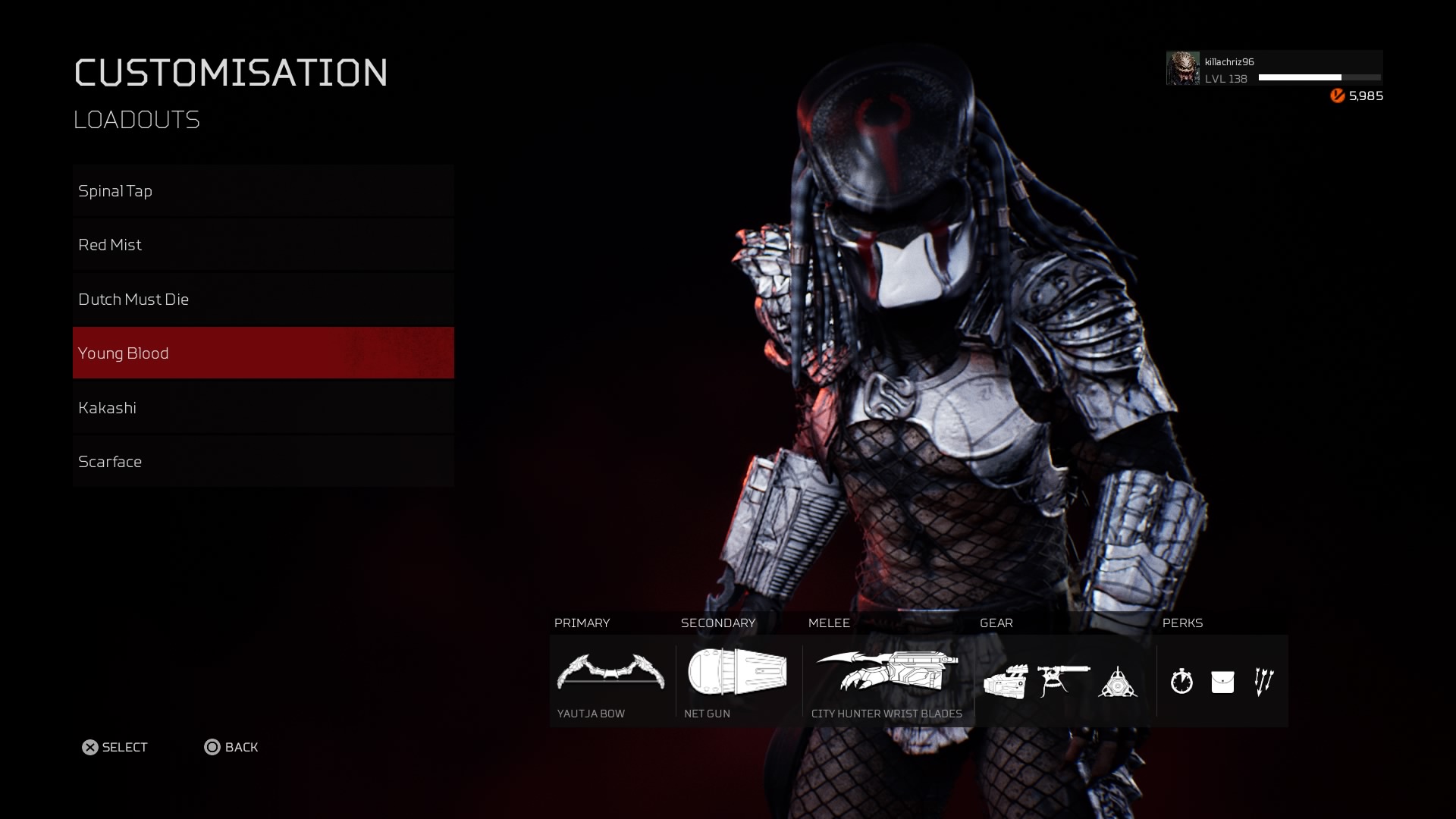The height and width of the screenshot is (819, 1456).
Task: Select the highlighted Young Blood loadout
Action: click(263, 353)
